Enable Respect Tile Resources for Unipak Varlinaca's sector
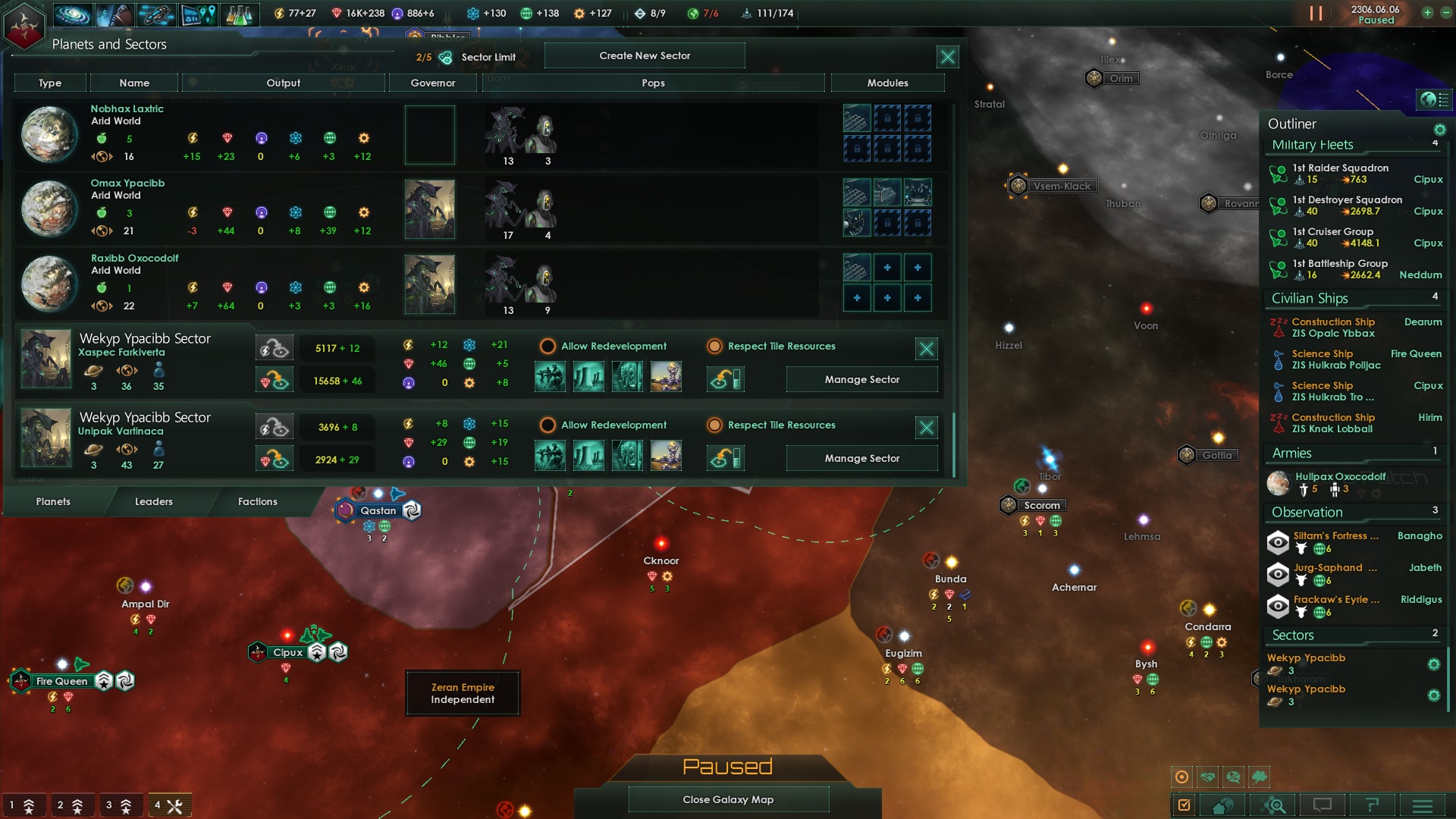The image size is (1456, 819). coord(714,425)
